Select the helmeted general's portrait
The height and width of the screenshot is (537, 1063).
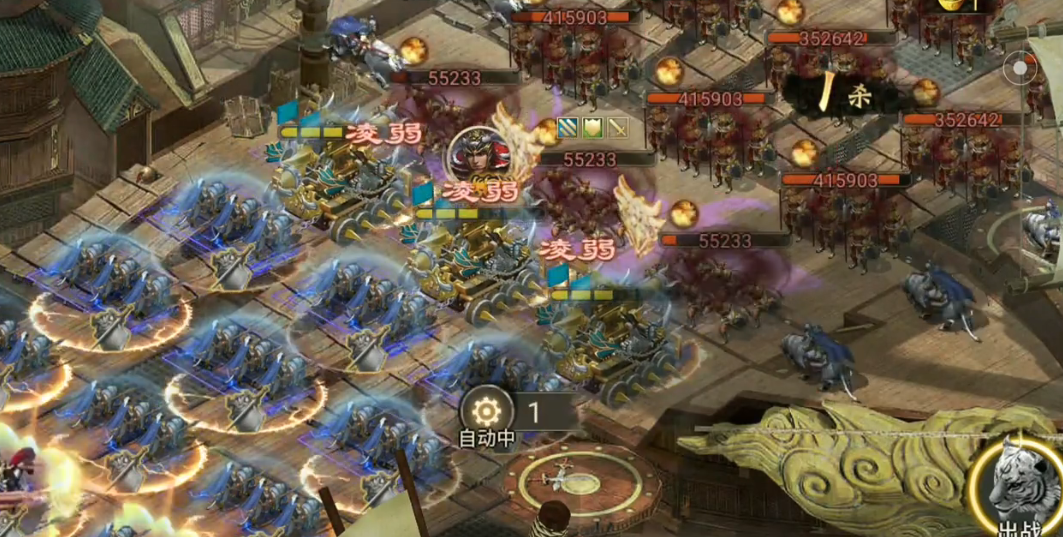tap(478, 154)
